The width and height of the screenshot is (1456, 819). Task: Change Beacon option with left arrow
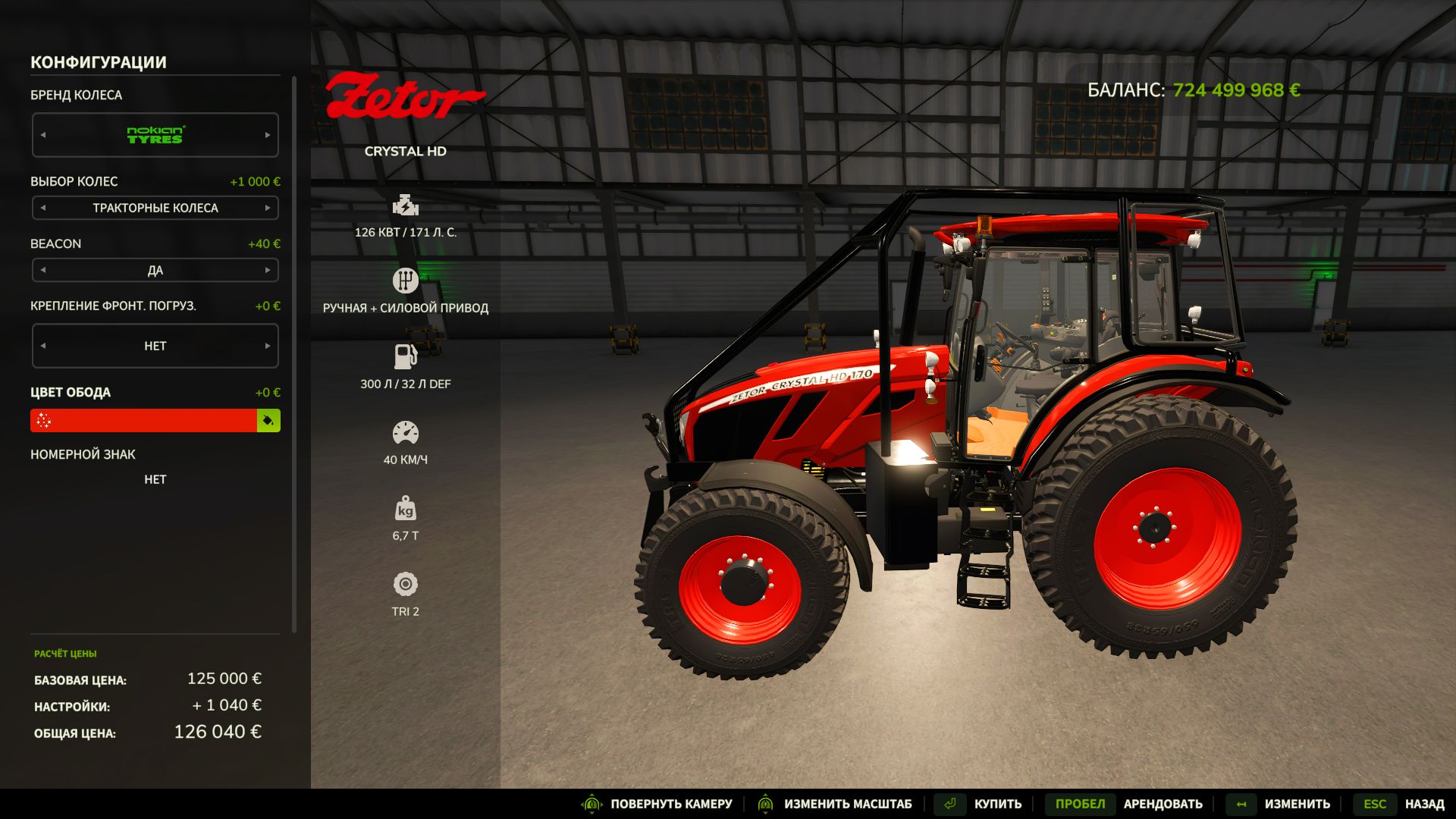(x=43, y=270)
